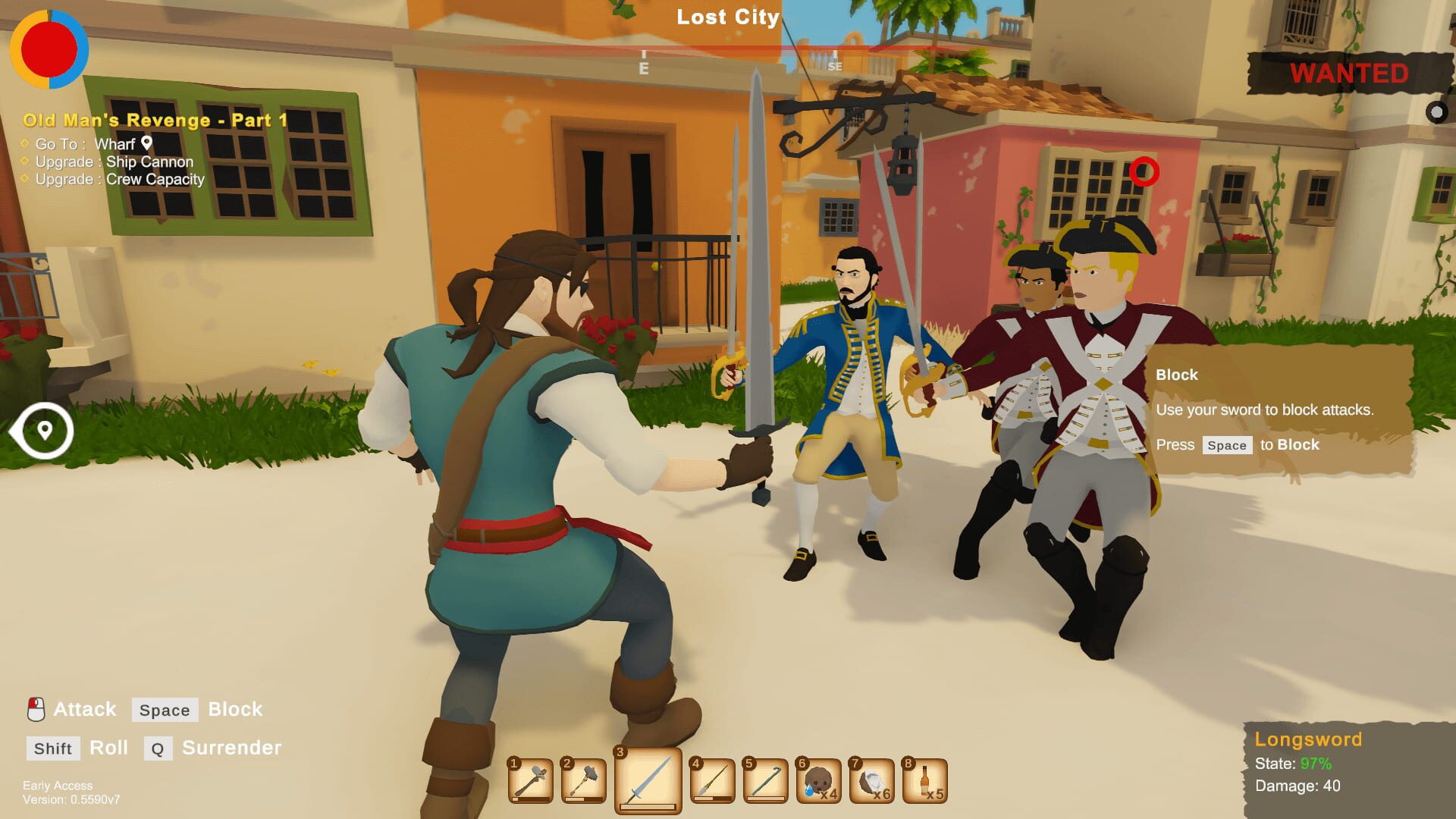This screenshot has width=1456, height=819.
Task: Click the waypoint pin icon on the left edge
Action: [44, 430]
